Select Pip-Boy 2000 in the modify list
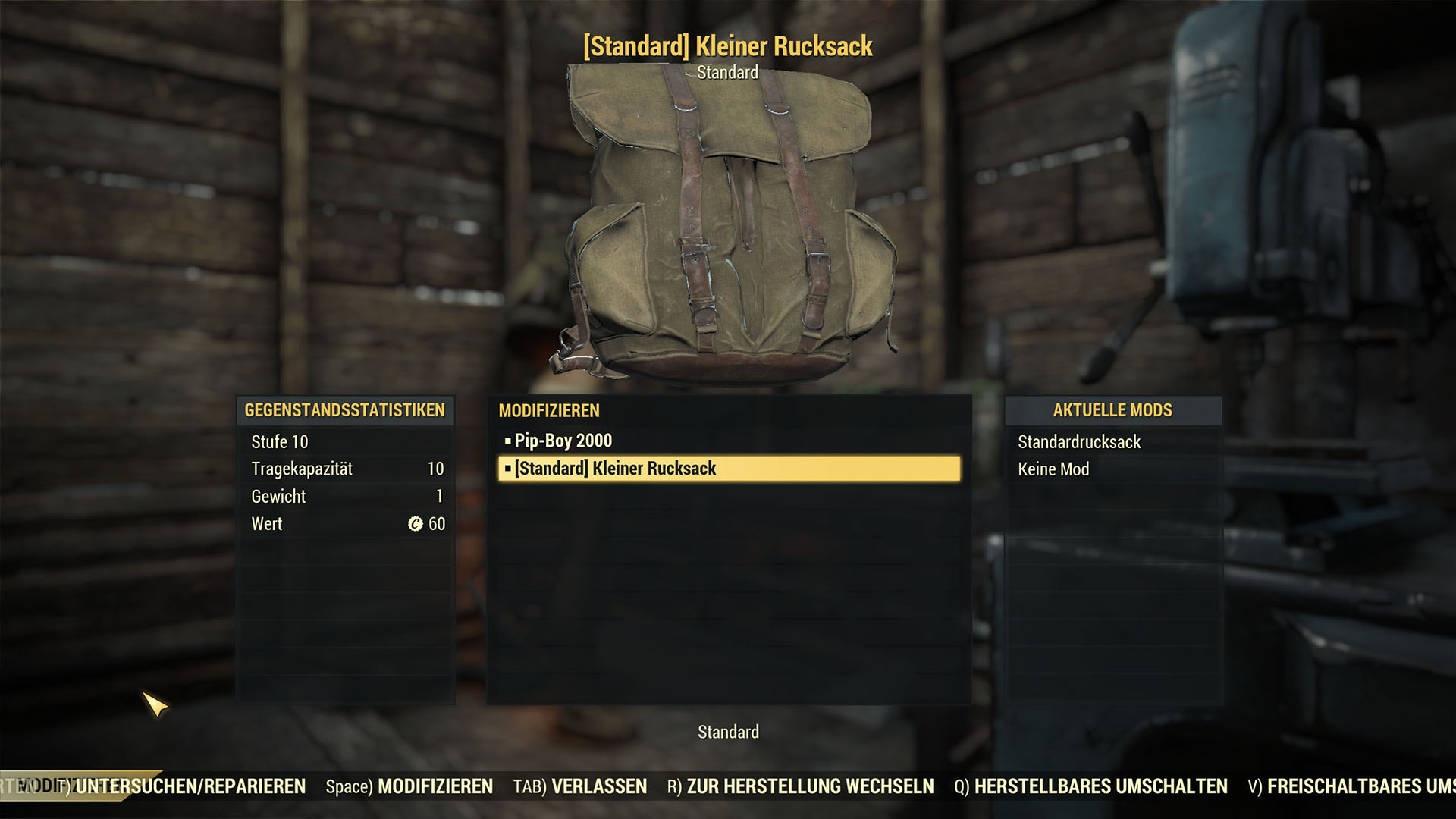The height and width of the screenshot is (819, 1456). pyautogui.click(x=563, y=441)
